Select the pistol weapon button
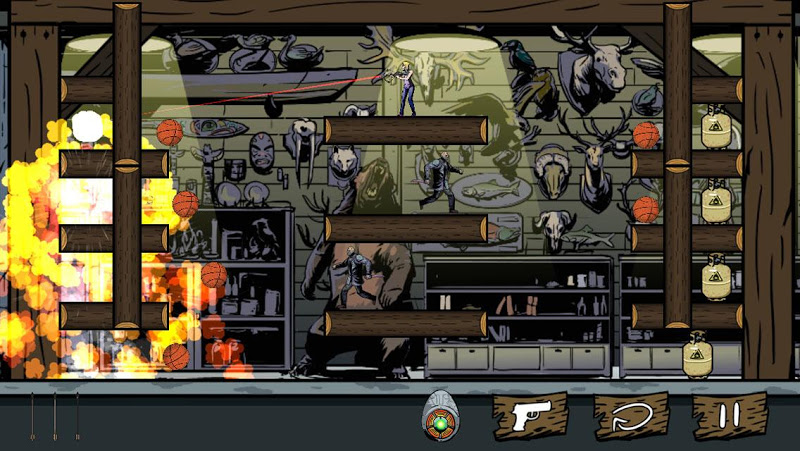The width and height of the screenshot is (800, 451). point(529,417)
